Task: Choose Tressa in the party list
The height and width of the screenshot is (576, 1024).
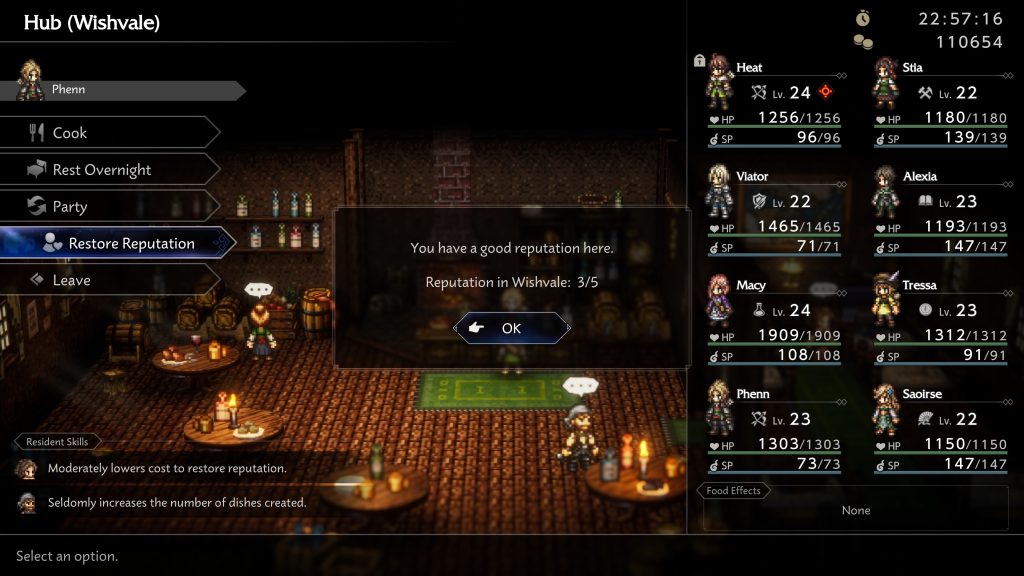Action: point(940,320)
